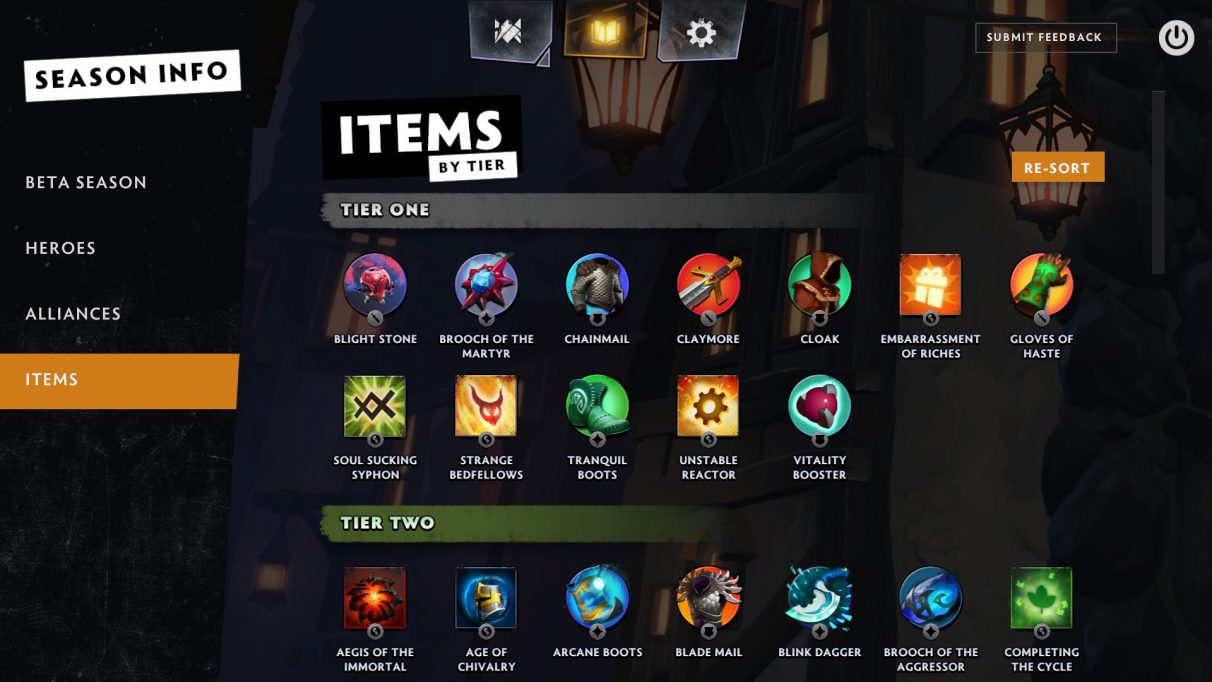Choose the Aegis of the Immortal icon

(x=375, y=598)
